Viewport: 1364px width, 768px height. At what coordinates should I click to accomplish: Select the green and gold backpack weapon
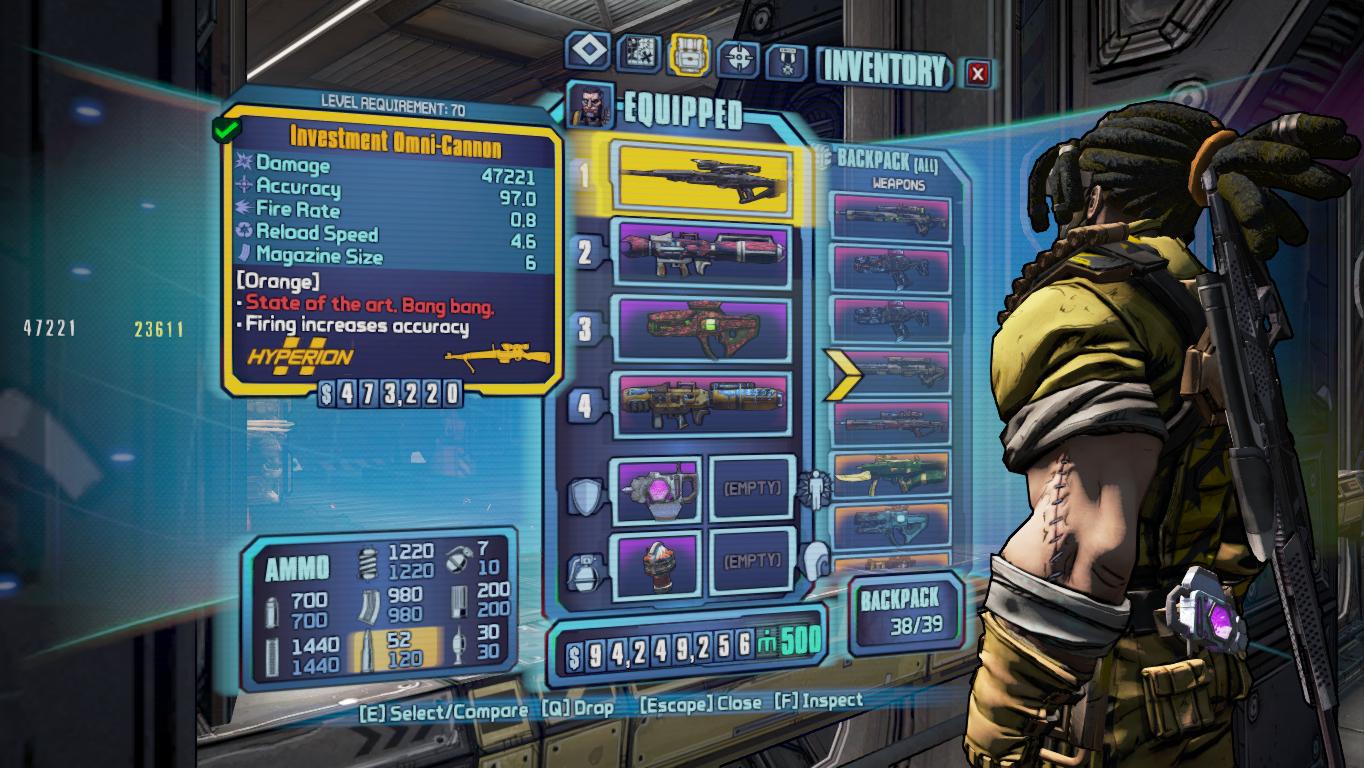click(x=890, y=475)
